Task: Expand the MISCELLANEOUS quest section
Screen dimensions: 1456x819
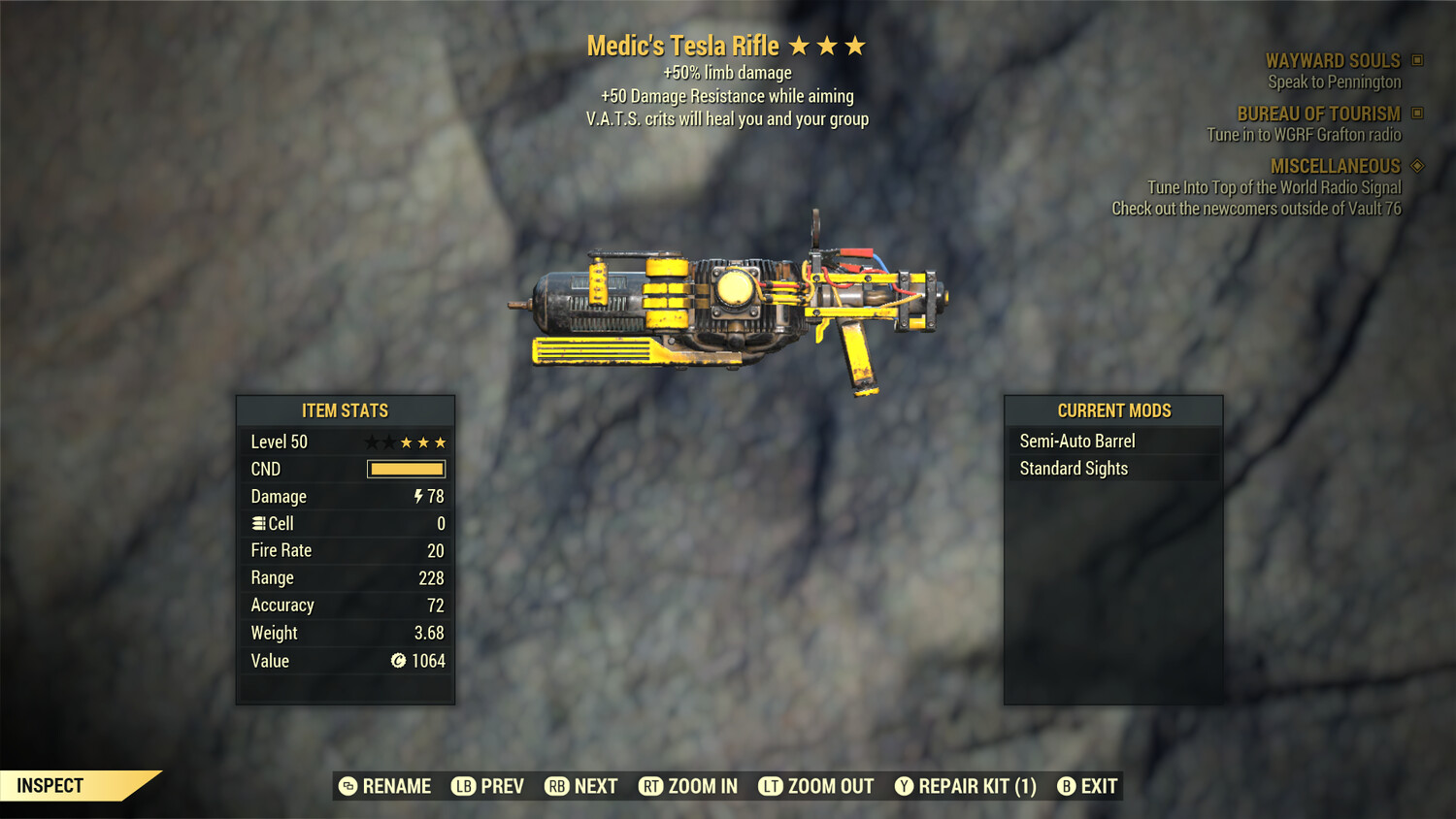Action: point(1335,166)
